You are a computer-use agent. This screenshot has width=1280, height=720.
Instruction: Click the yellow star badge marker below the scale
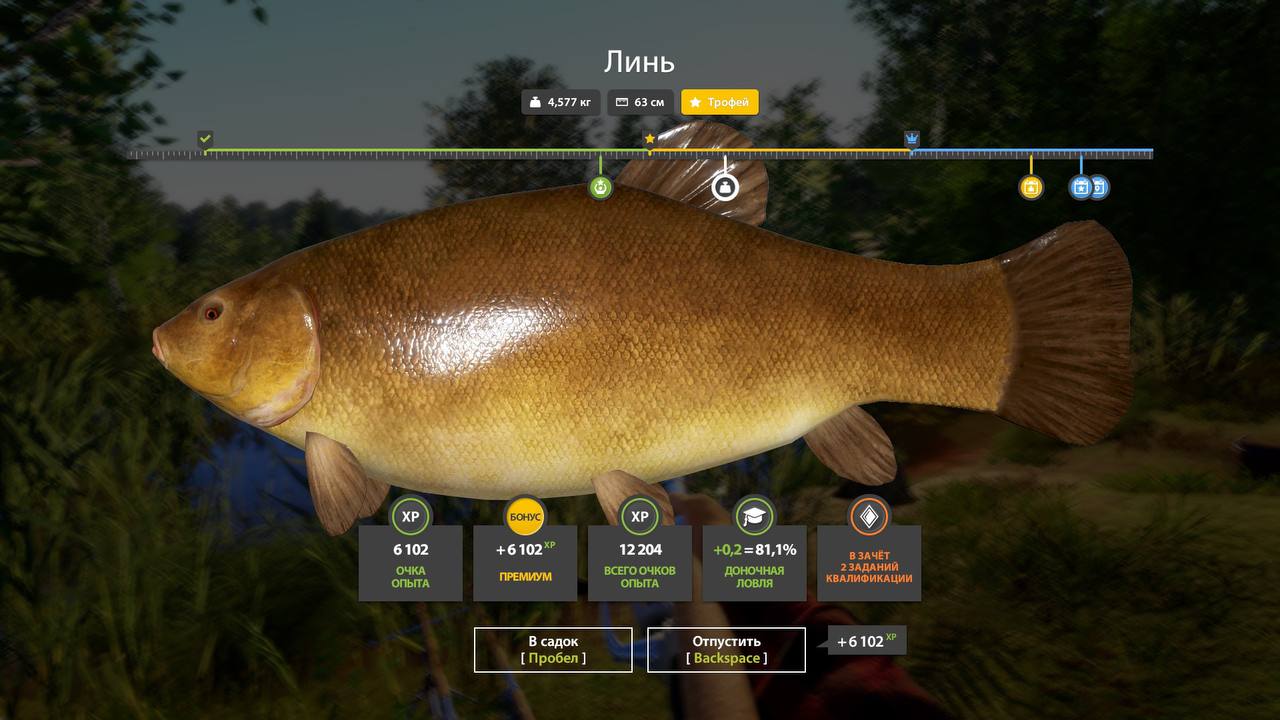click(x=1031, y=187)
